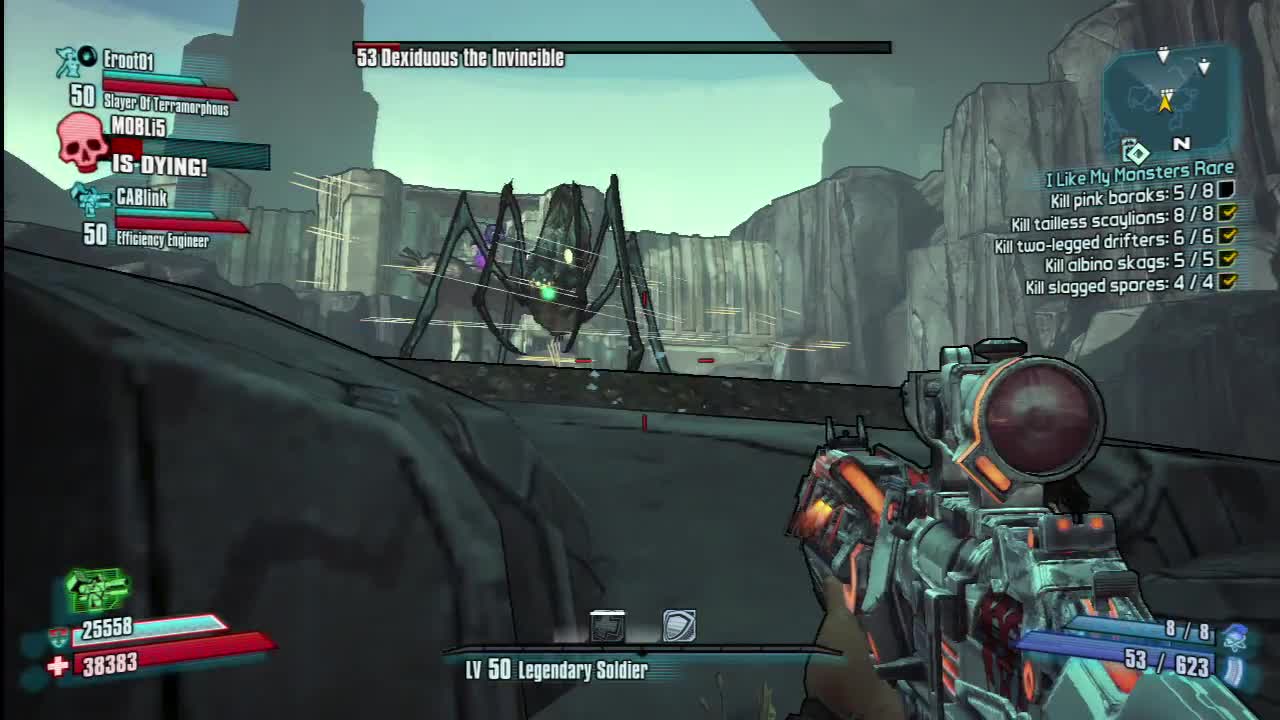
Task: Click the box icon left of the shield
Action: pos(607,626)
